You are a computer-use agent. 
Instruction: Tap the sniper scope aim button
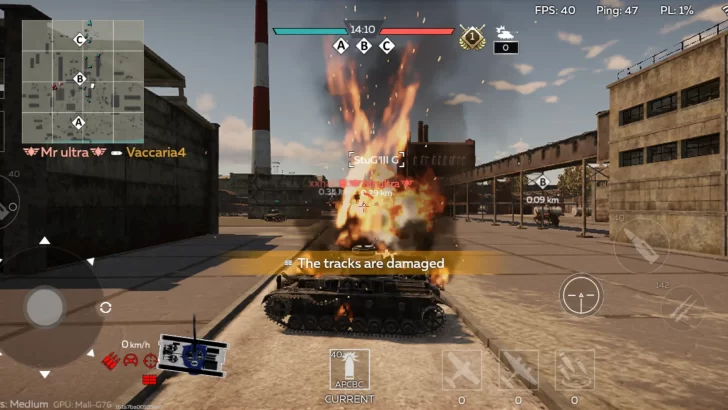[x=581, y=296]
